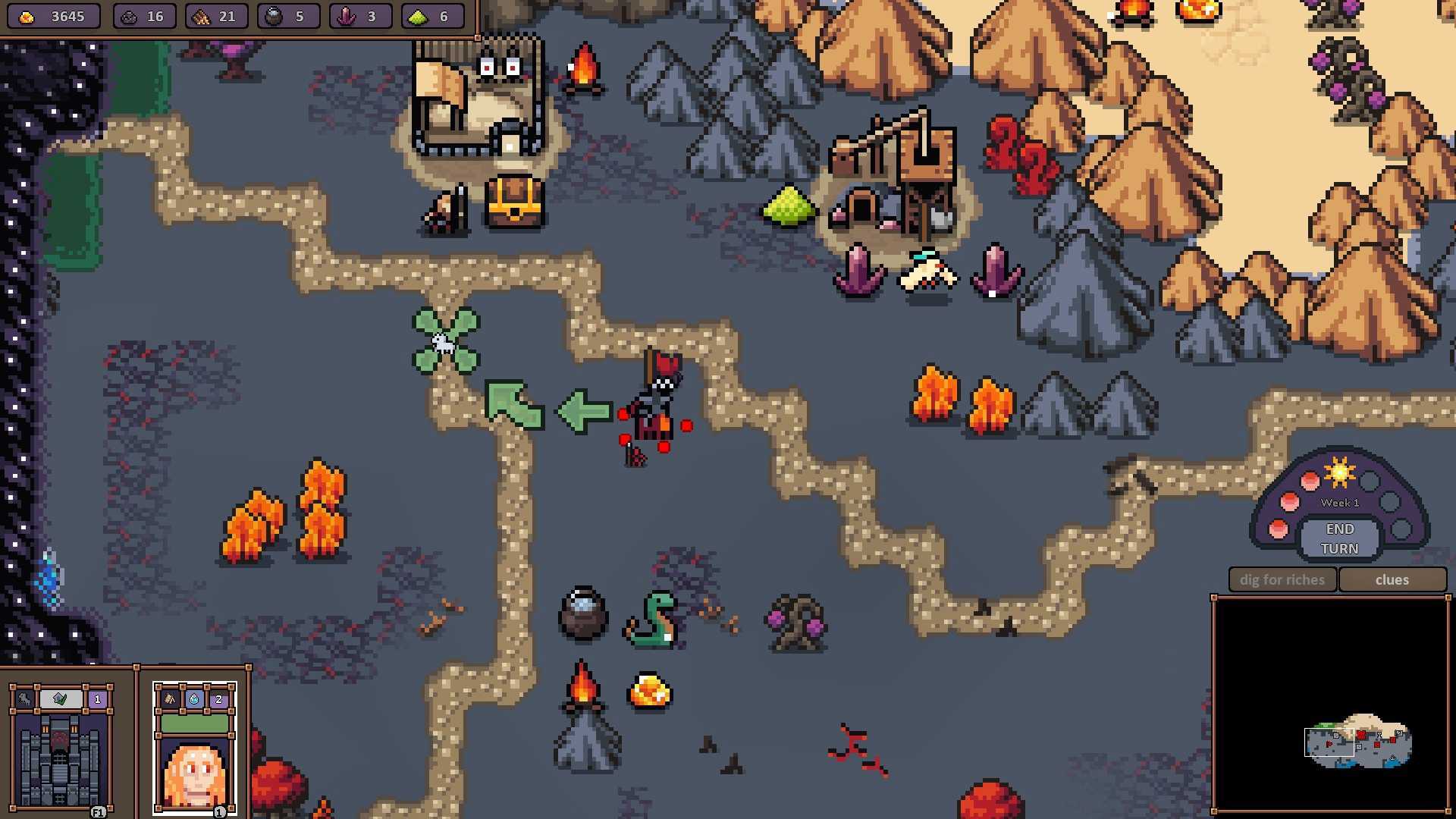Click the green clover path destination marker
This screenshot has width=1456, height=819.
point(445,341)
